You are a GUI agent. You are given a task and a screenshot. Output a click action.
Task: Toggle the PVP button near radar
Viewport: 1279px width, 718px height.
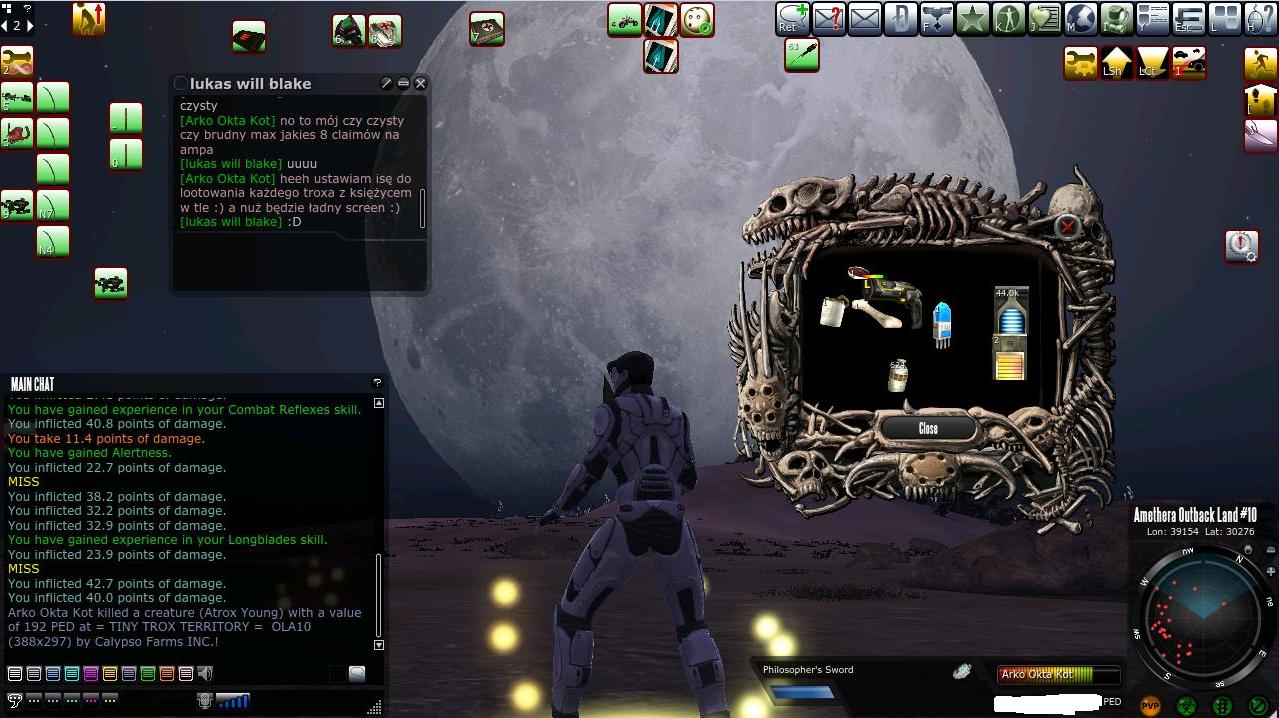point(1151,705)
